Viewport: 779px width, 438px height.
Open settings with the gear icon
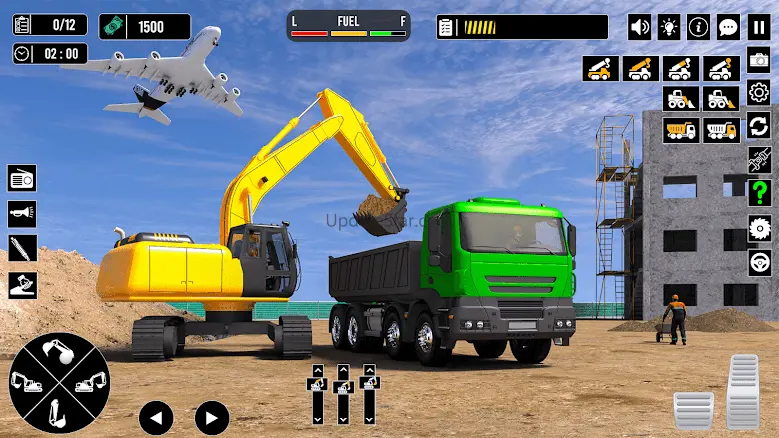pos(759,93)
